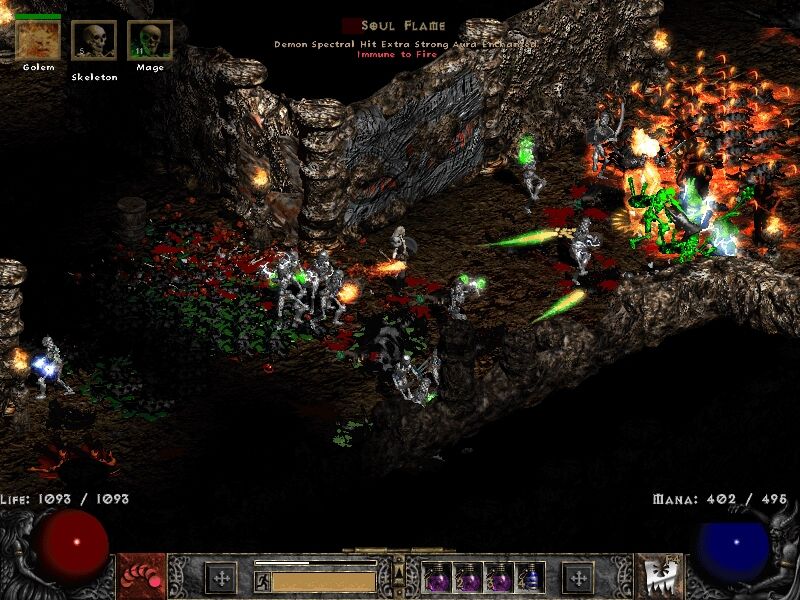Use the blue mana potion in the belt

[x=531, y=577]
